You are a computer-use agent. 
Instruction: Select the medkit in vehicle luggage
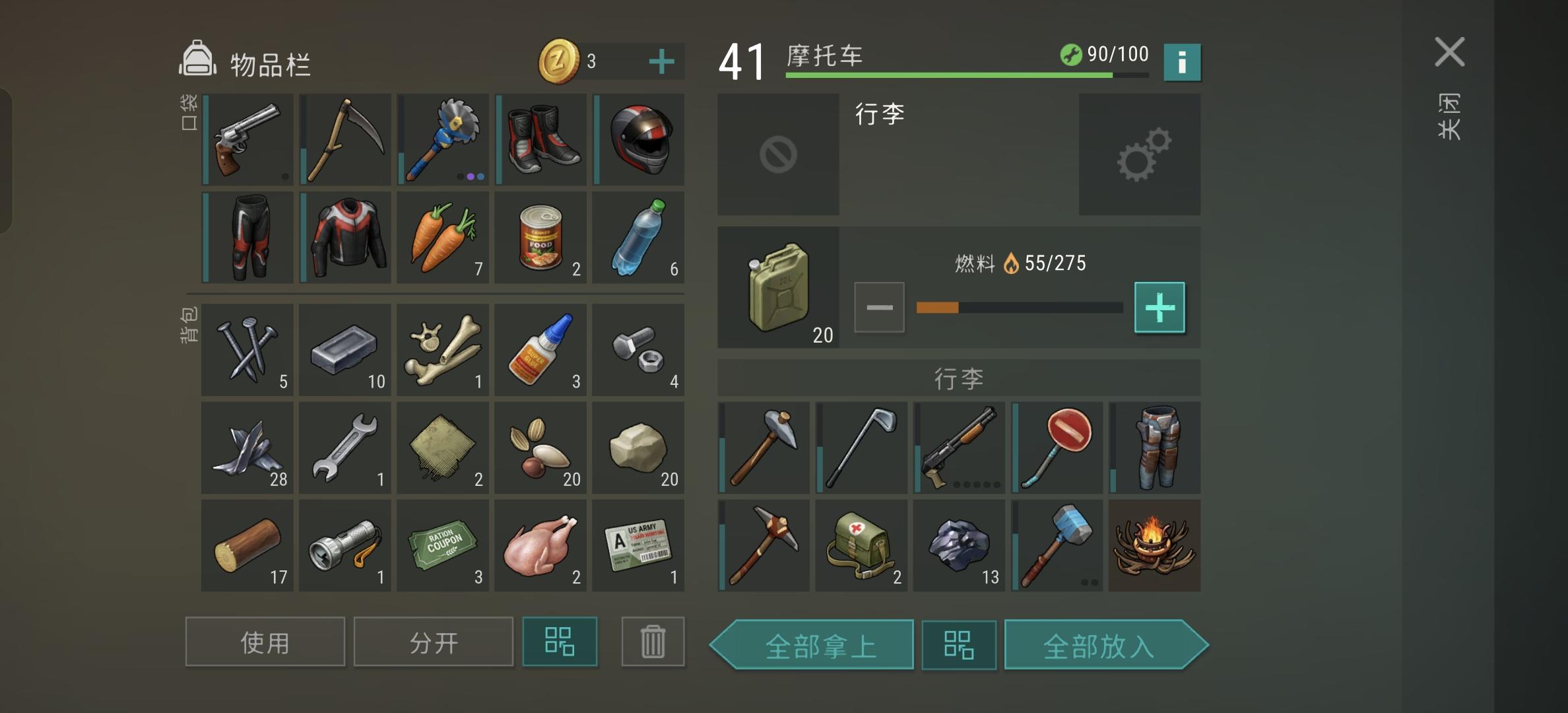point(861,545)
